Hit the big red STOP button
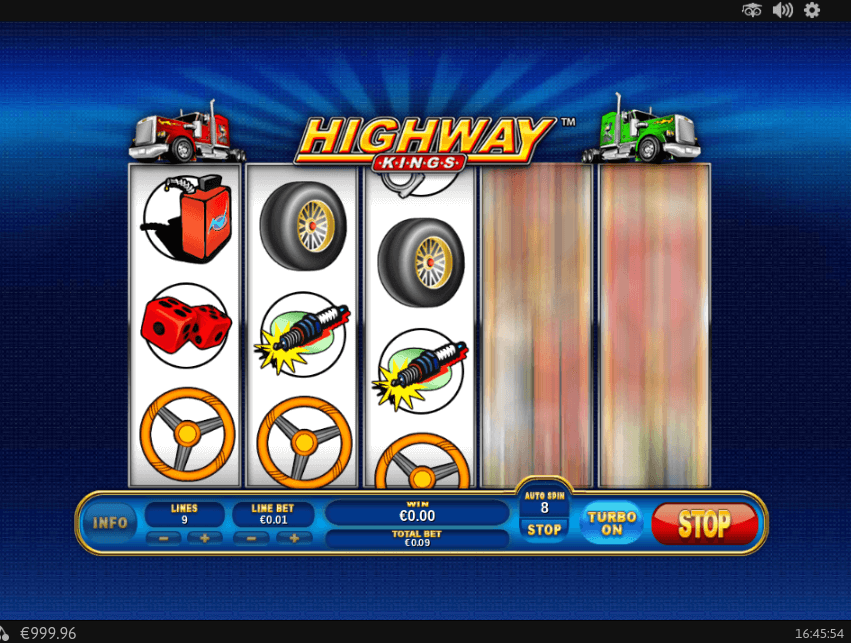The image size is (851, 643). click(x=704, y=524)
